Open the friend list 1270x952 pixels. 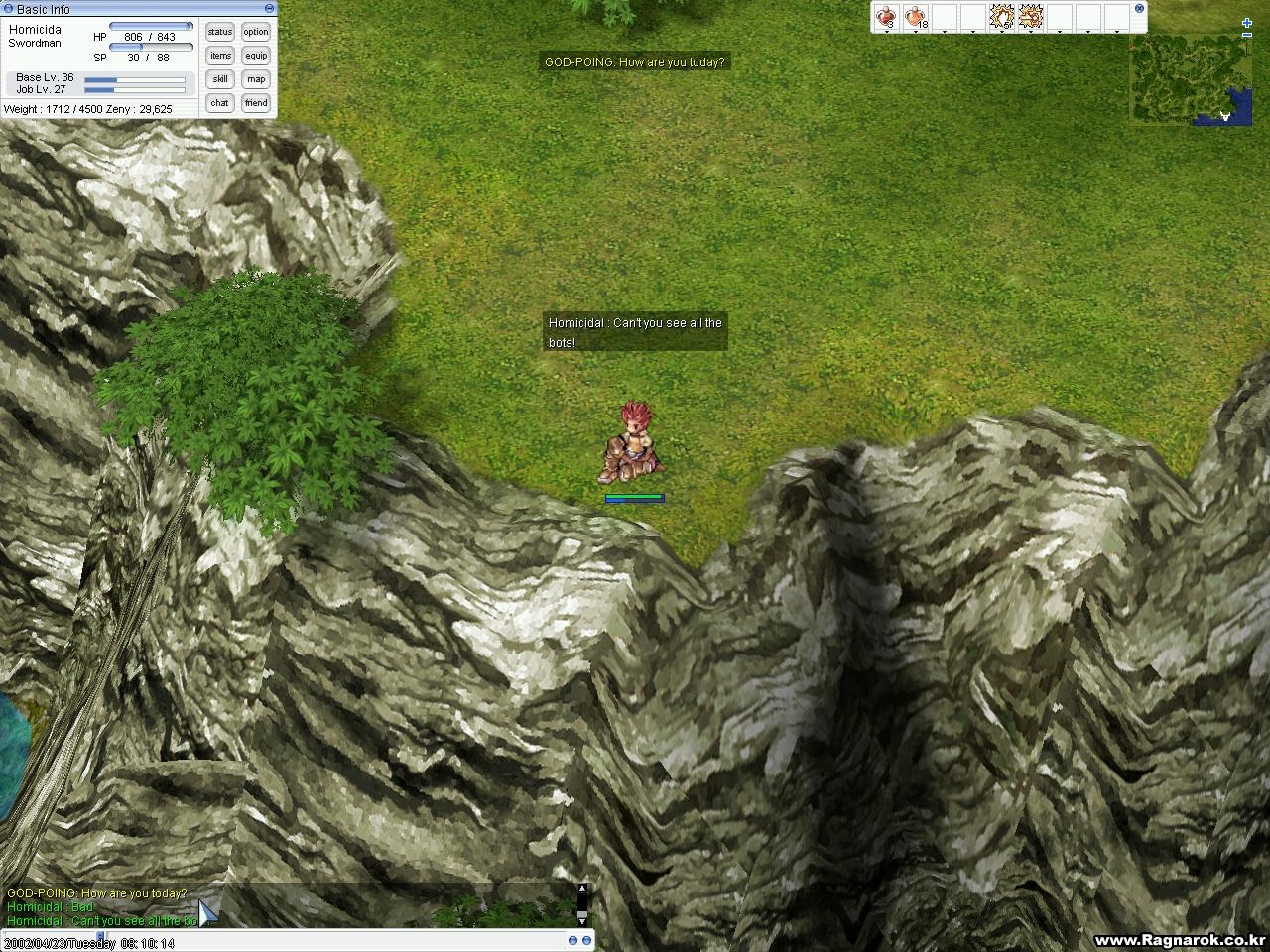[256, 103]
